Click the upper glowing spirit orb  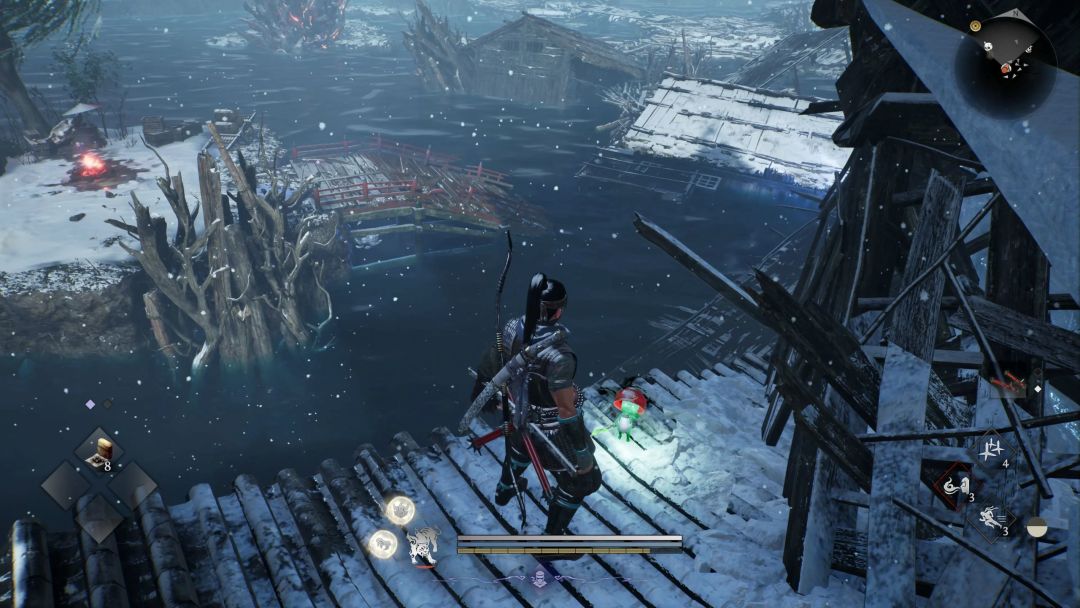point(401,510)
